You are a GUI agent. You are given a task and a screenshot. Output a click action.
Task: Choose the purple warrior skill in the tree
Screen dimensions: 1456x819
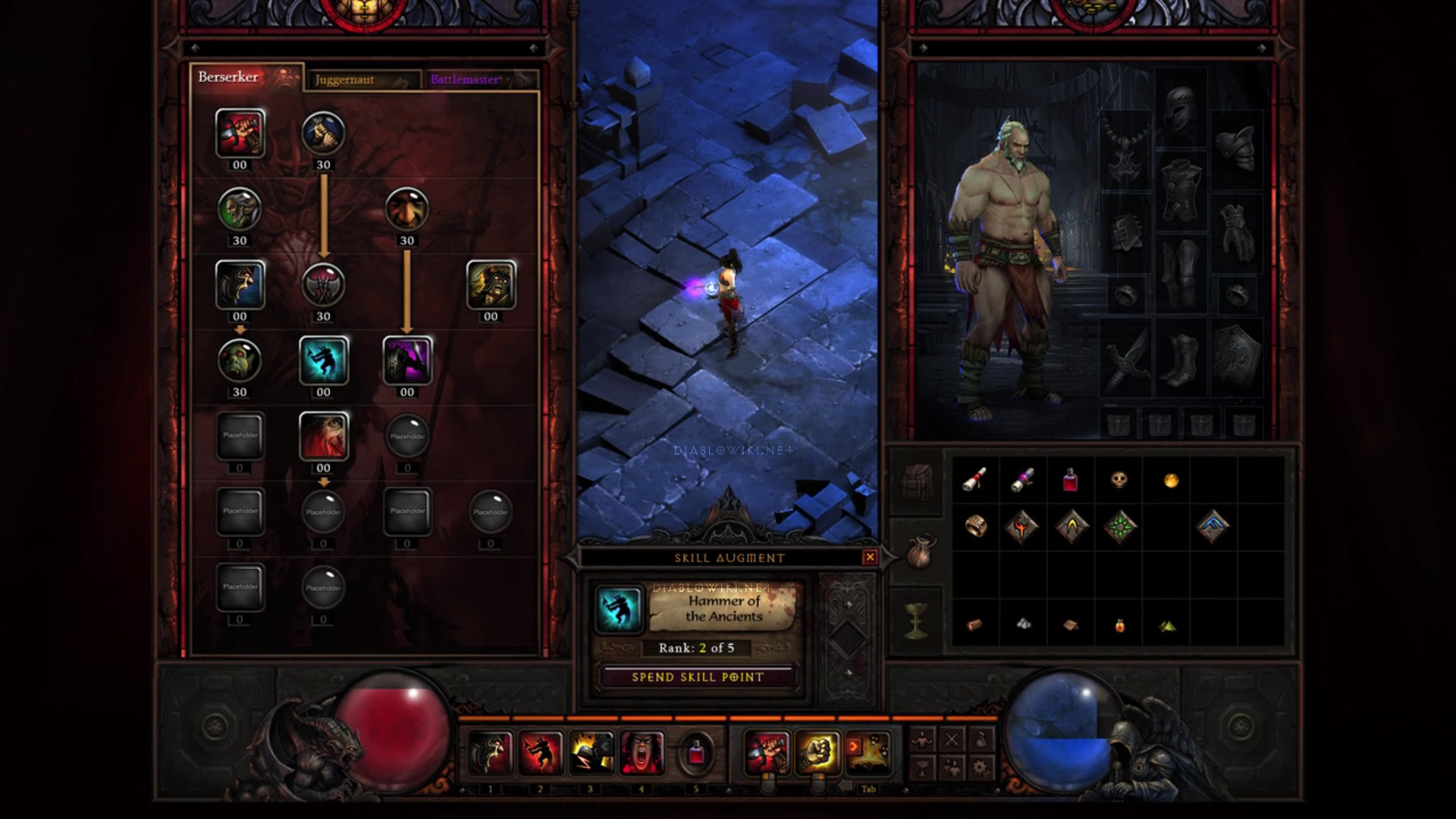tap(407, 360)
